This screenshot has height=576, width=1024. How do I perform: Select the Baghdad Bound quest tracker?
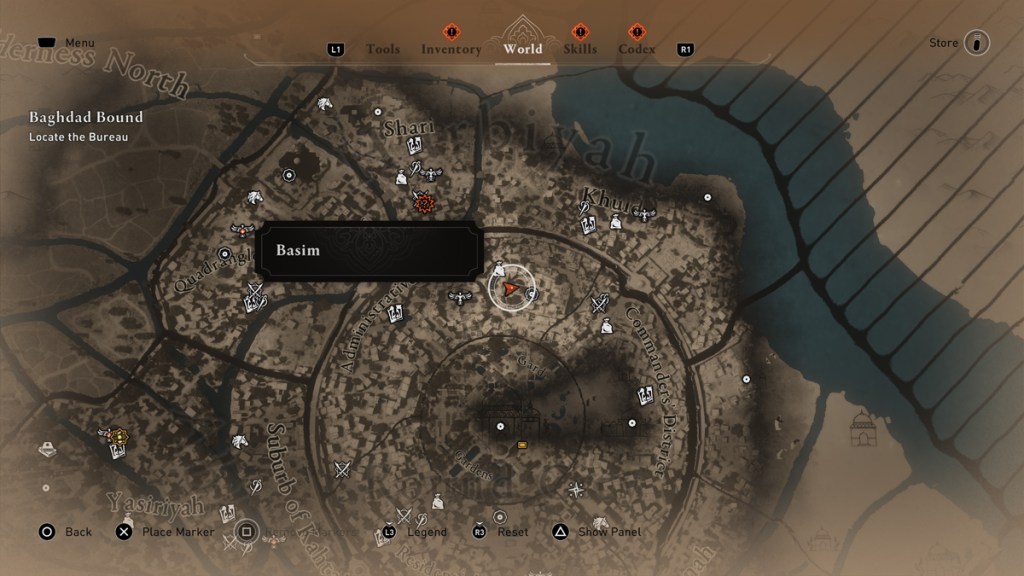[x=86, y=118]
